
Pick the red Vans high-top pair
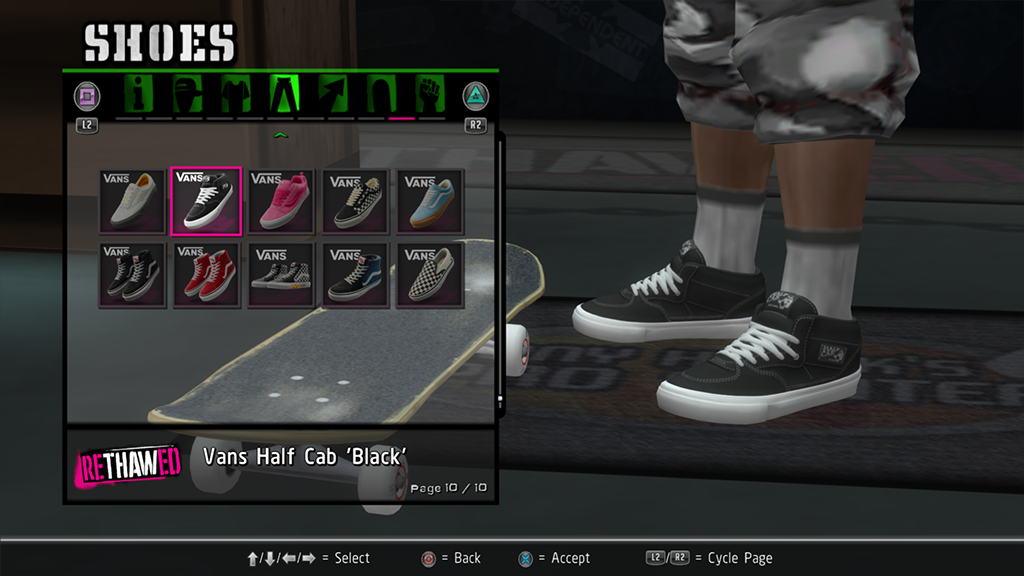pyautogui.click(x=206, y=275)
